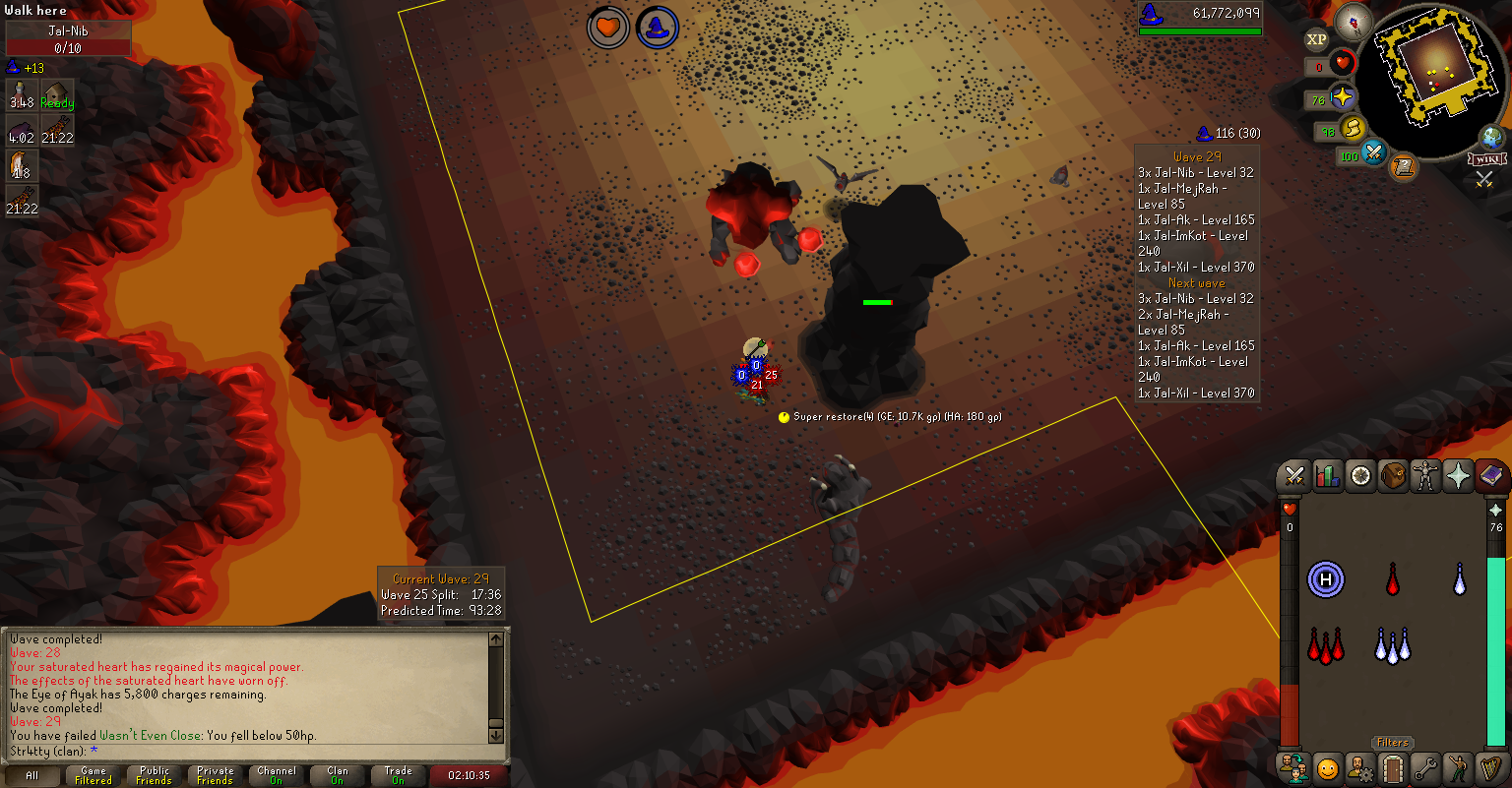Image resolution: width=1512 pixels, height=788 pixels.
Task: Toggle run with the energy orb
Action: point(1351,128)
